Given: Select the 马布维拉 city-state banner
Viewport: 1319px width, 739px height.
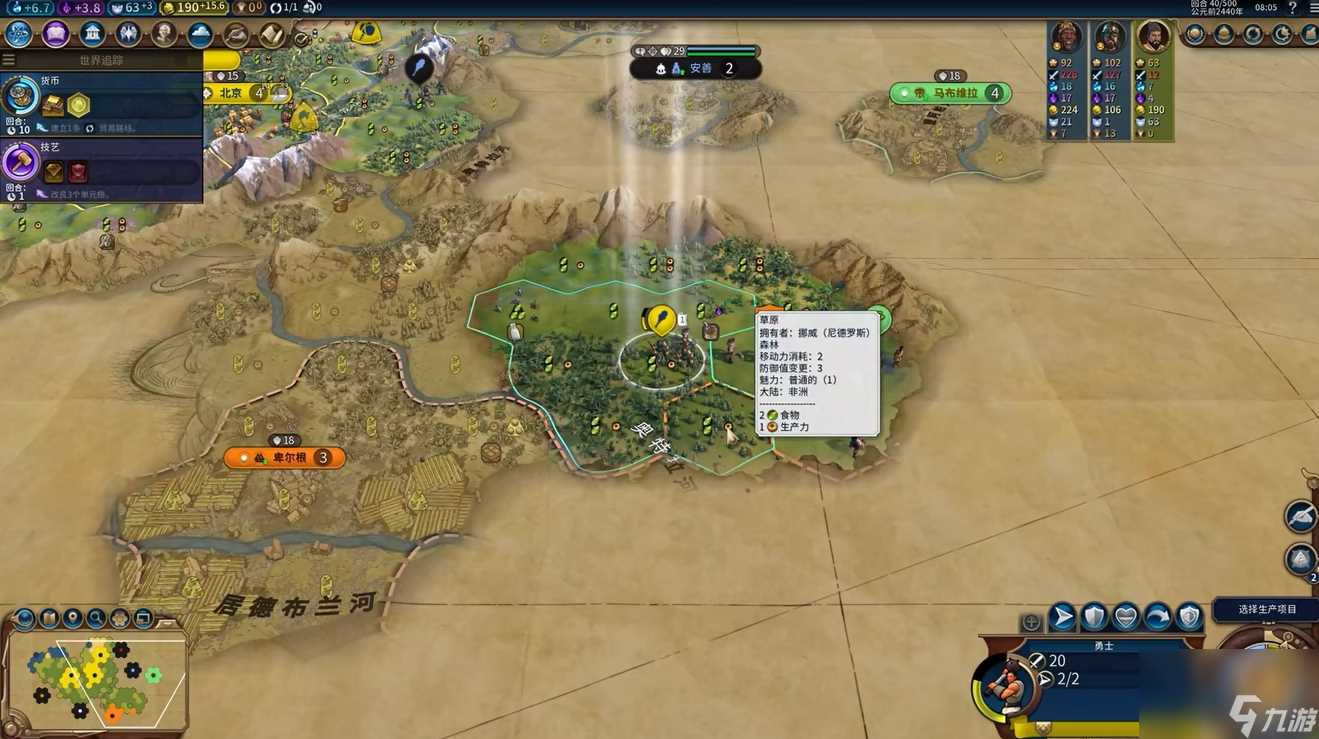Looking at the screenshot, I should tap(950, 93).
